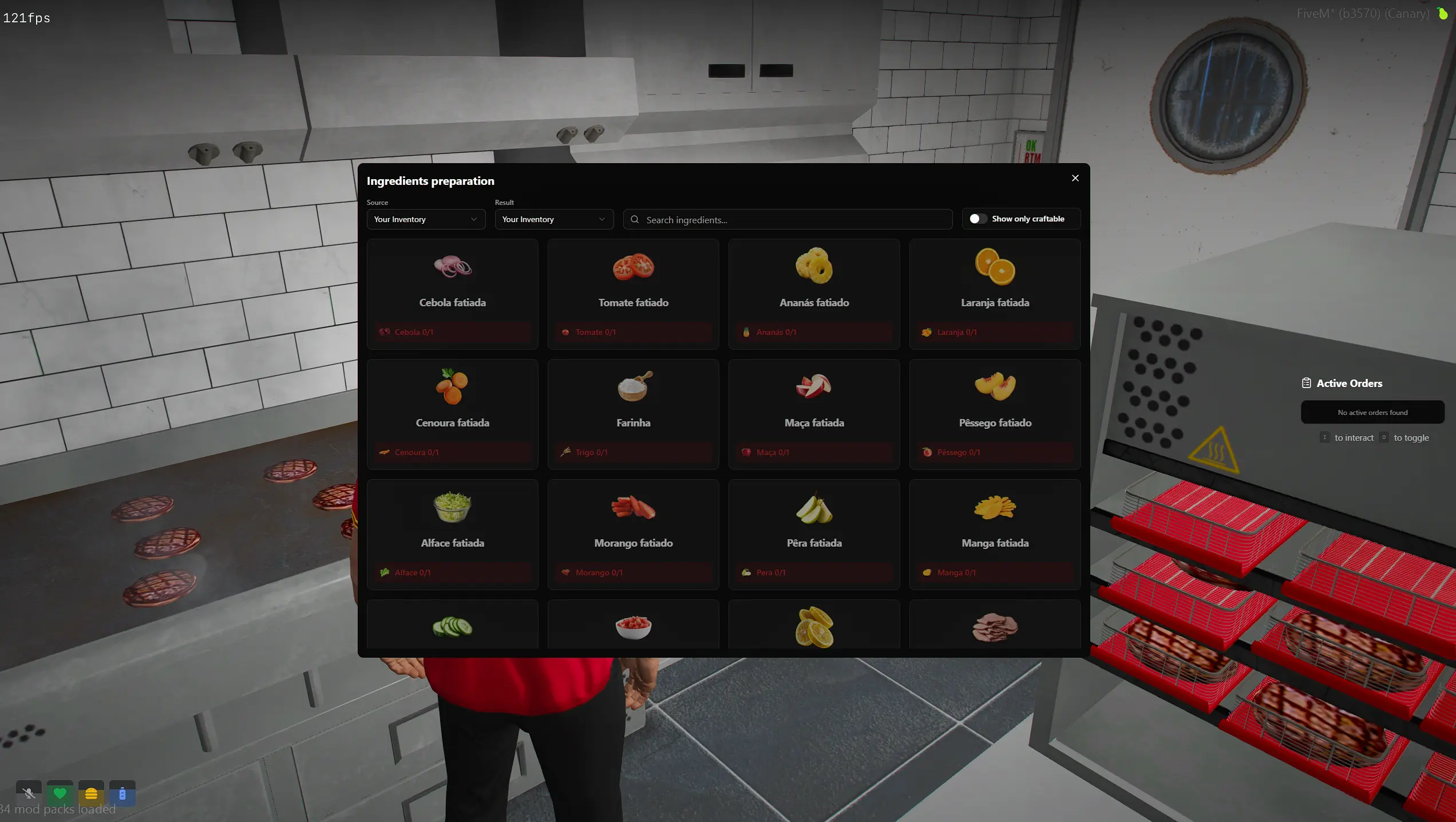Click the Farinha flour bowl icon
The image size is (1456, 822).
(633, 388)
